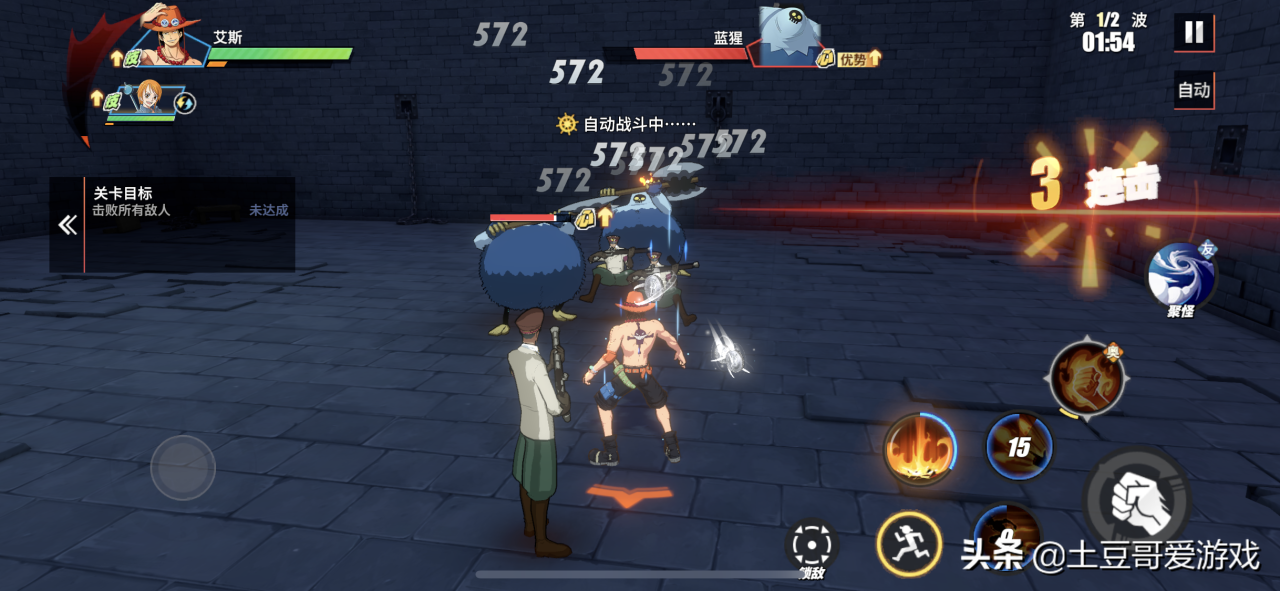Toggle the 自动 auto-battle button
1280x591 pixels.
coord(1194,90)
